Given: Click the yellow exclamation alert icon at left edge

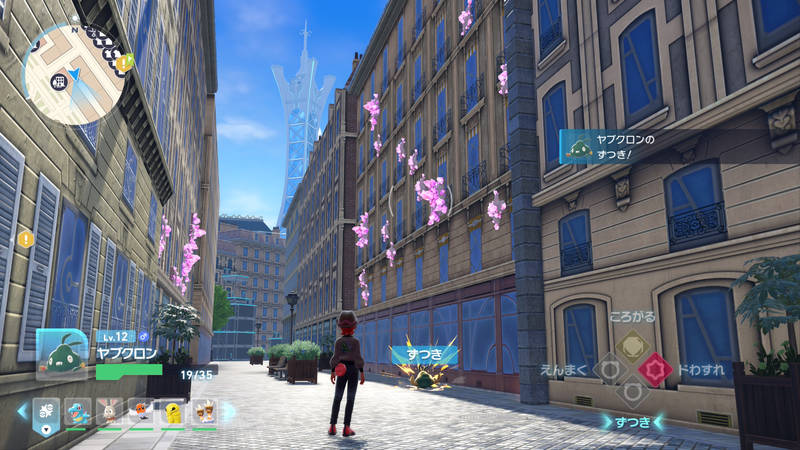Looking at the screenshot, I should tap(25, 239).
